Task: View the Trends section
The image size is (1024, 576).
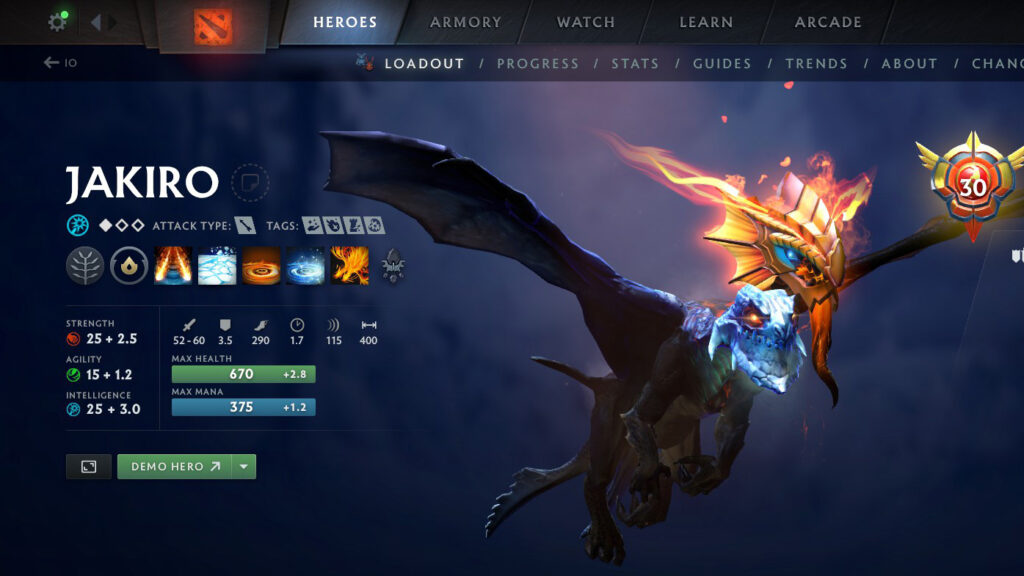Action: 816,63
